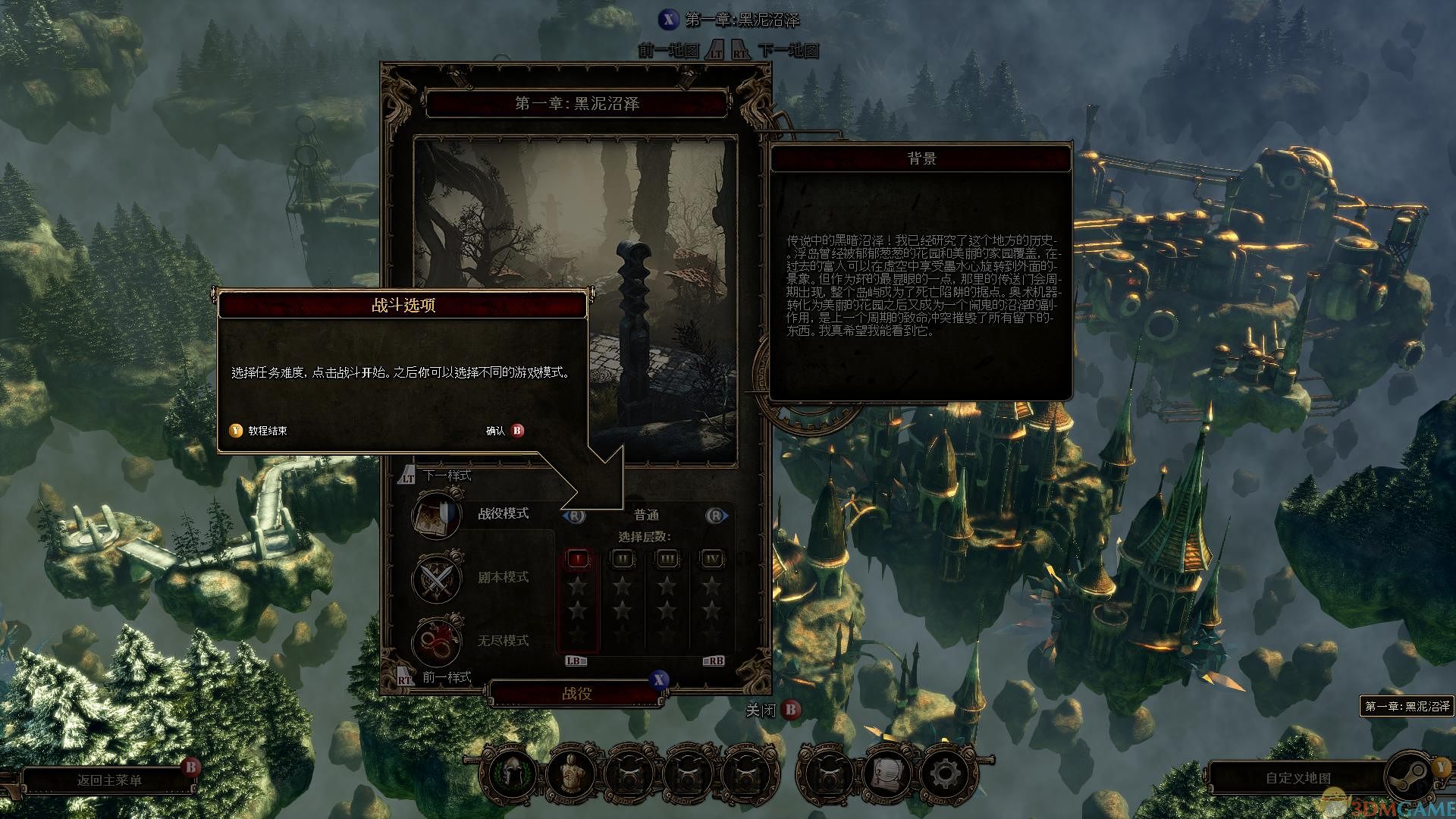Image resolution: width=1456 pixels, height=819 pixels.
Task: Start the 战役 campaign battle
Action: [x=576, y=693]
